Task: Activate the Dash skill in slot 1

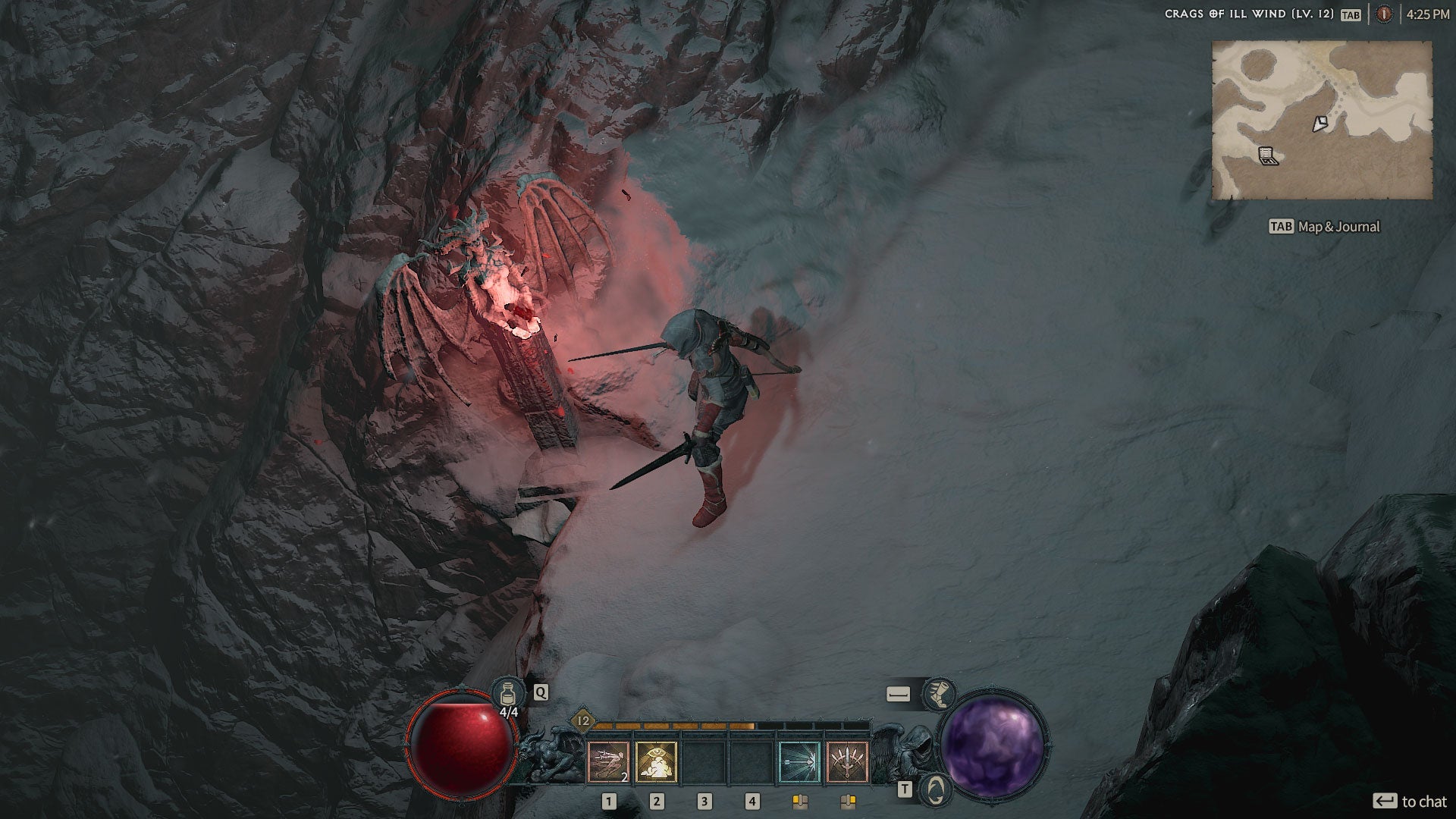Action: [x=608, y=761]
